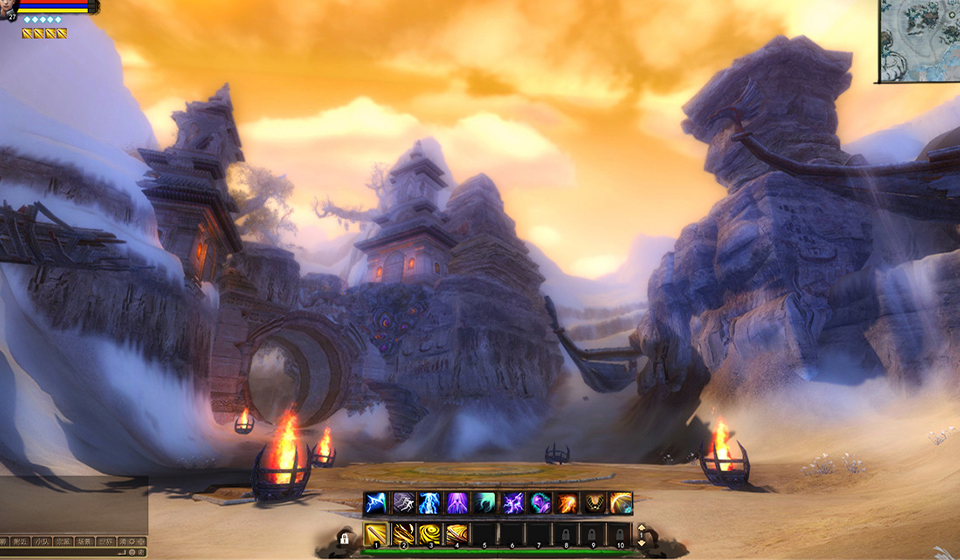
Task: Activate the orange fire slash skill
Action: 567,503
